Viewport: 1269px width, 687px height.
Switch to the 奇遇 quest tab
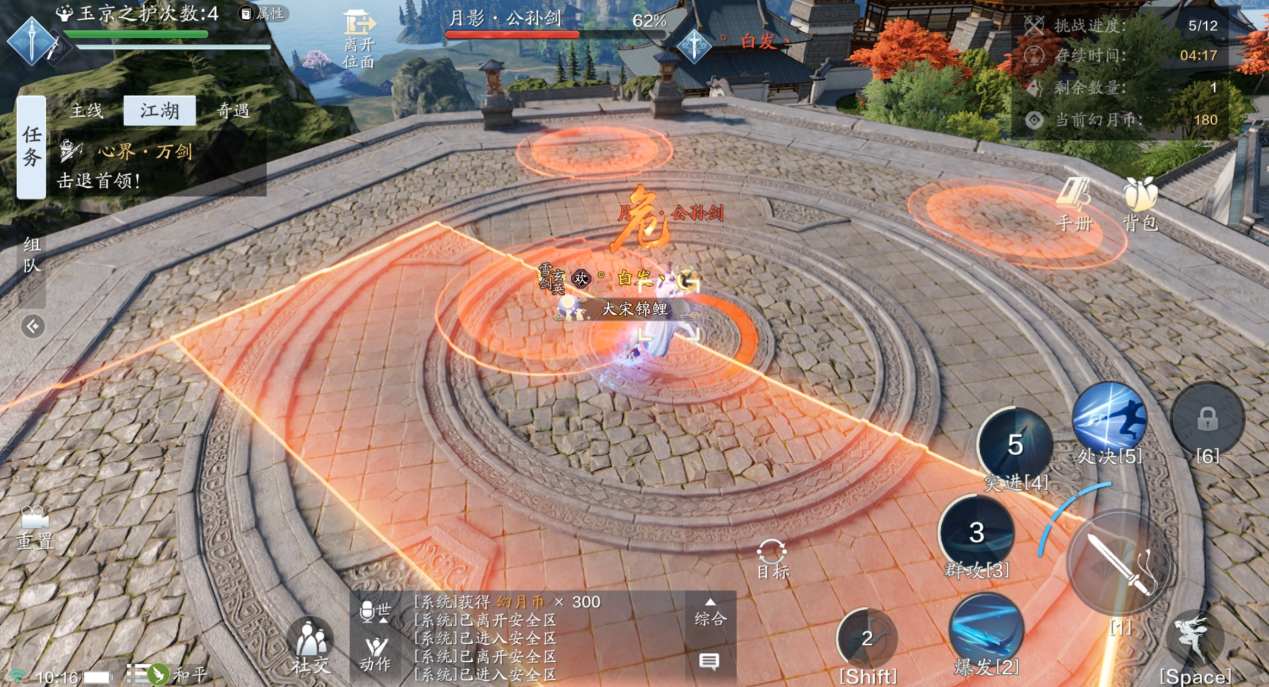coord(233,111)
